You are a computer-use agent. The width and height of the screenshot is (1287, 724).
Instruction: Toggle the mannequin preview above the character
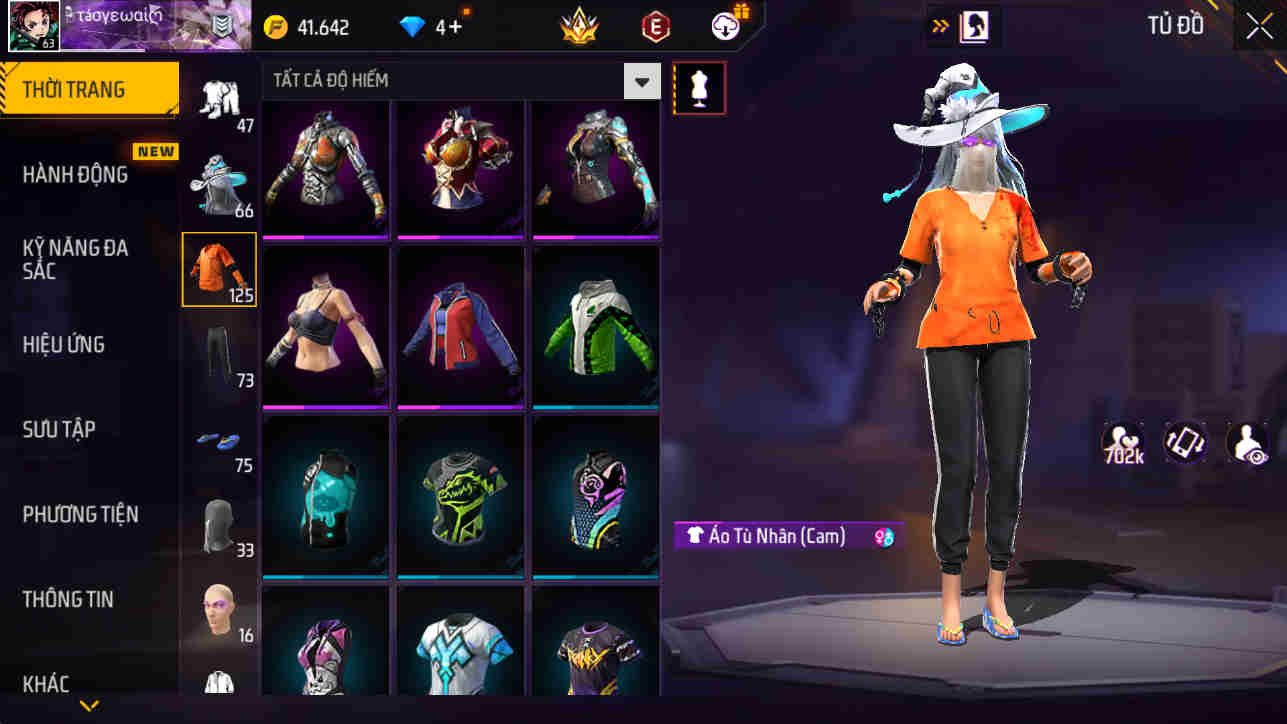[699, 88]
